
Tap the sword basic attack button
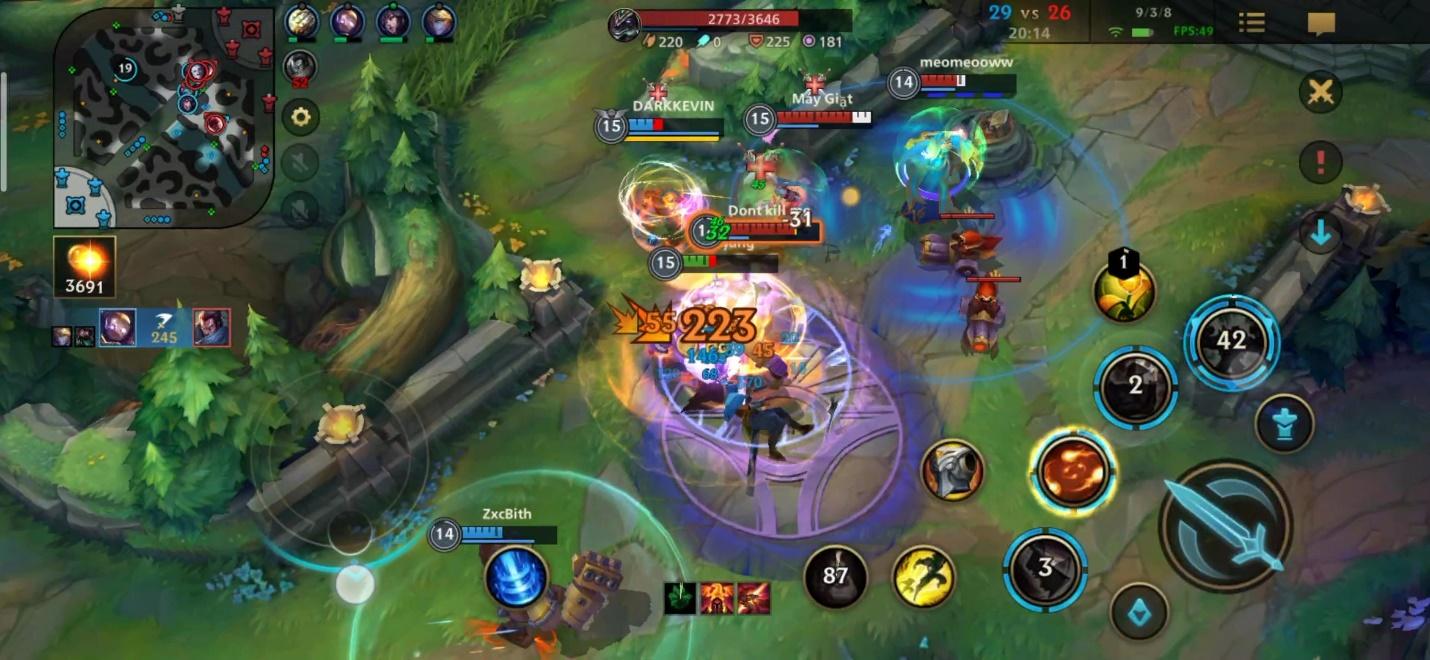point(1225,525)
